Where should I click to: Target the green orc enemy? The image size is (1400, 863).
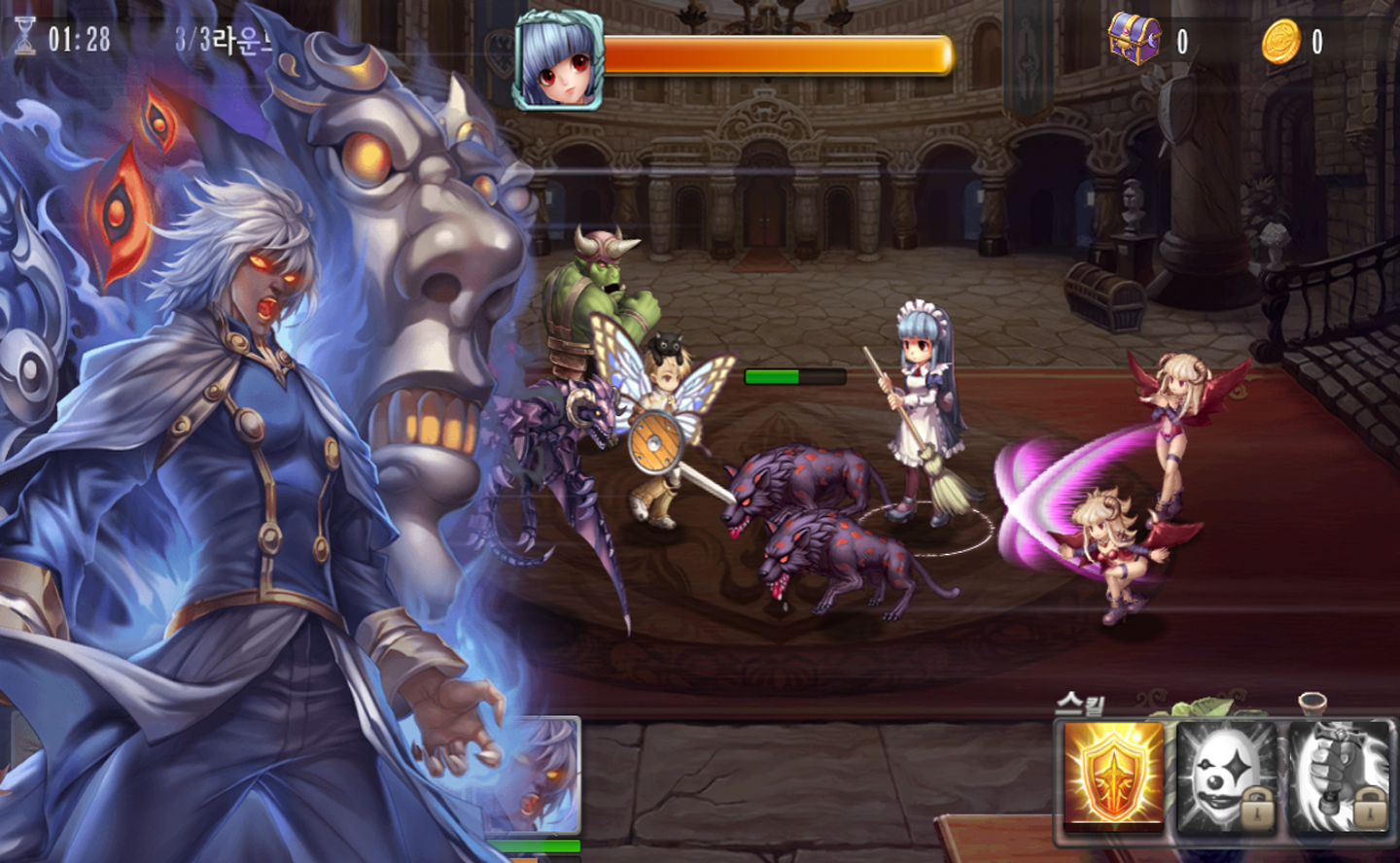[598, 292]
